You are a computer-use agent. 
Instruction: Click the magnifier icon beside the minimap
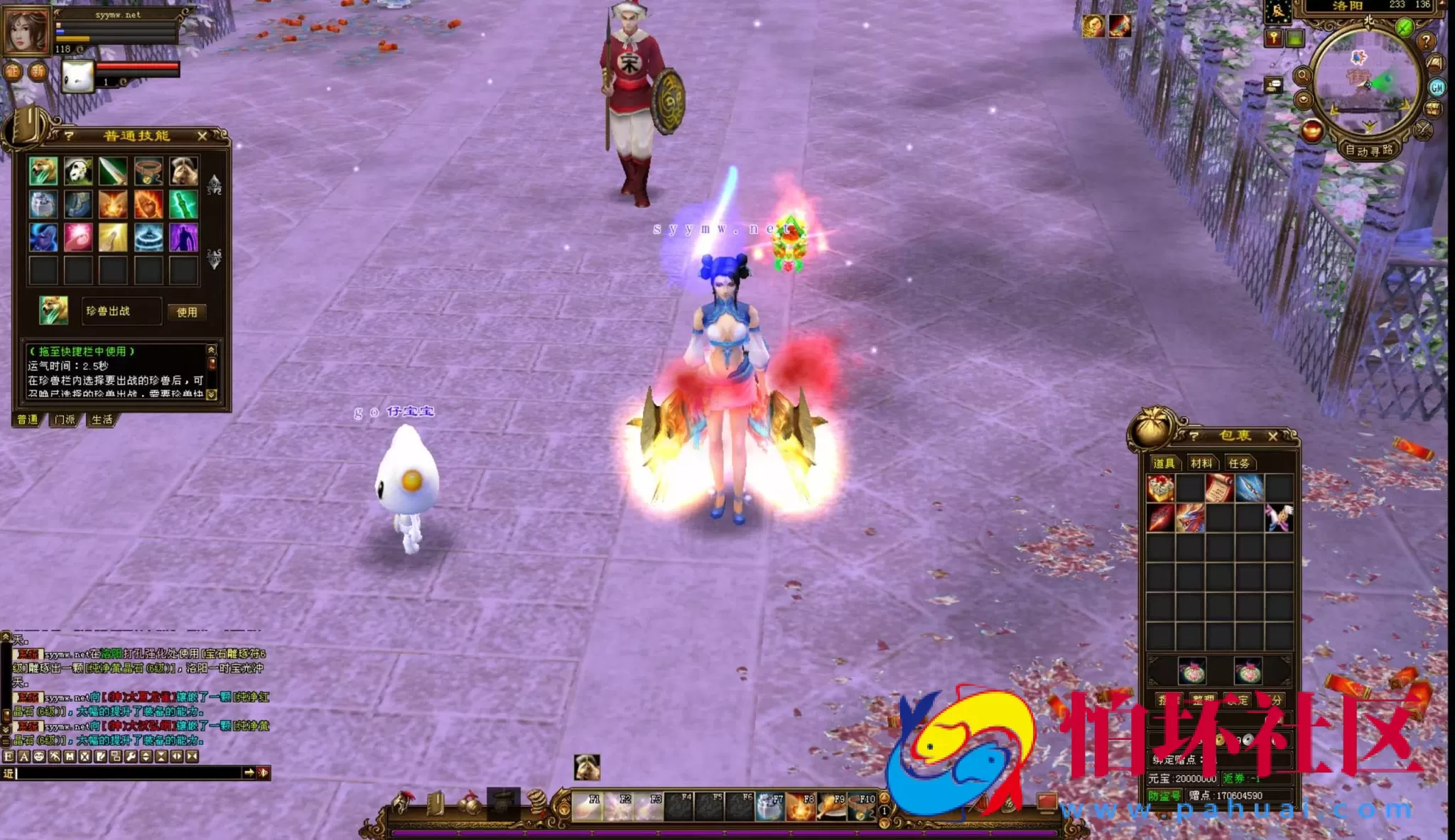(x=1303, y=77)
